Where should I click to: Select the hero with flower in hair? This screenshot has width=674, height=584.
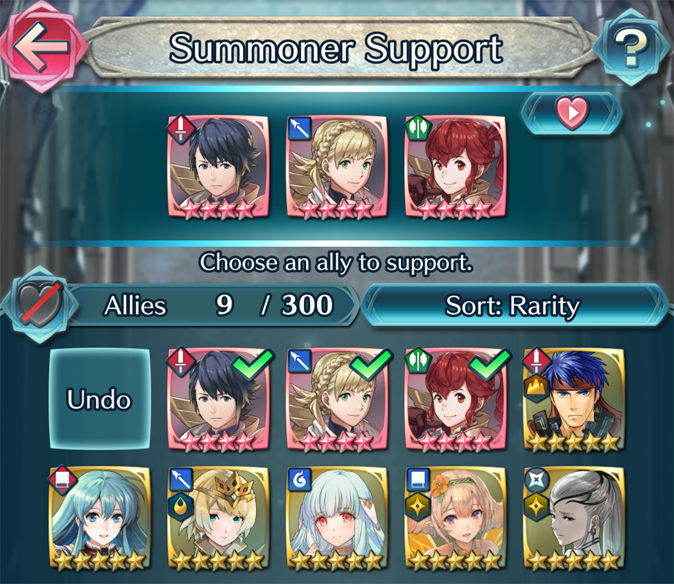[x=455, y=518]
